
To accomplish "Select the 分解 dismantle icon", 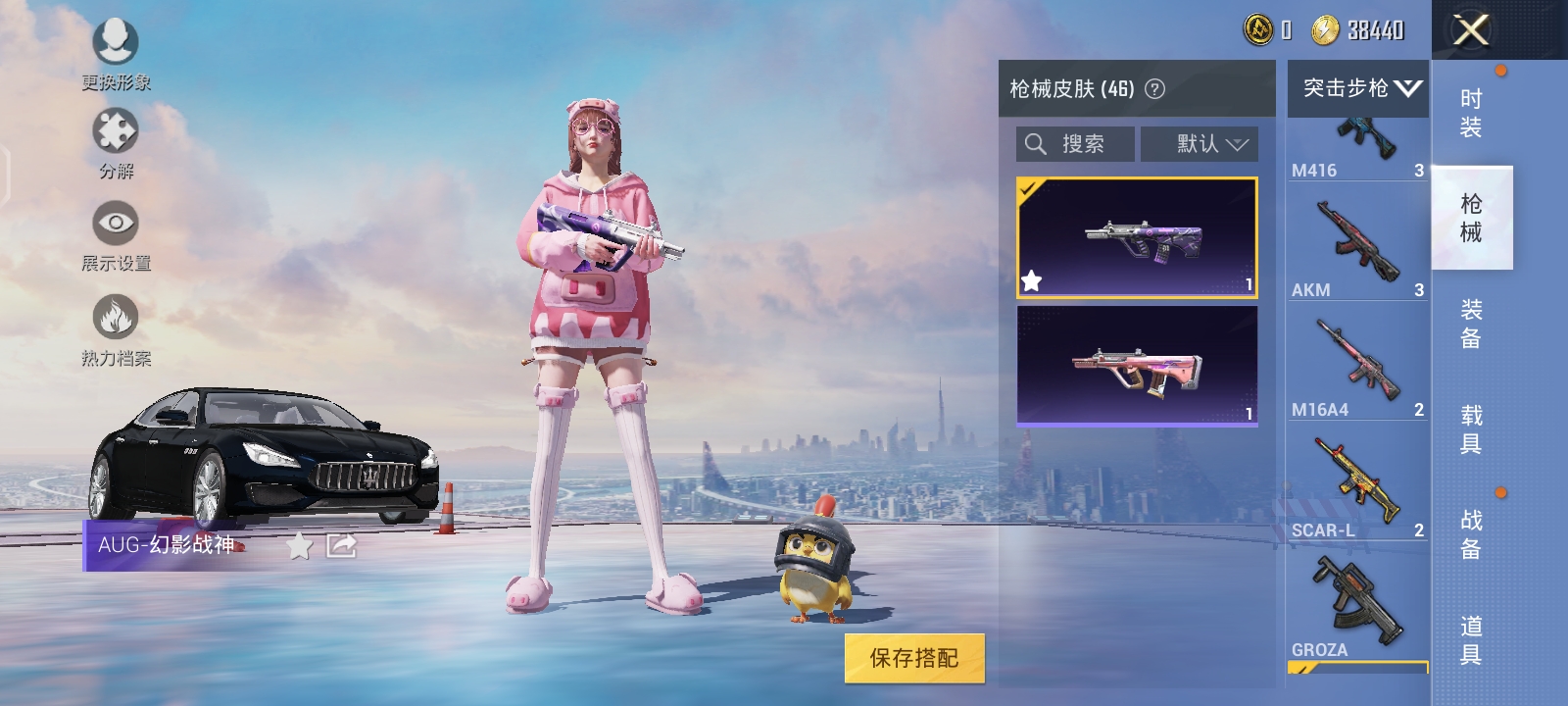I will point(115,128).
